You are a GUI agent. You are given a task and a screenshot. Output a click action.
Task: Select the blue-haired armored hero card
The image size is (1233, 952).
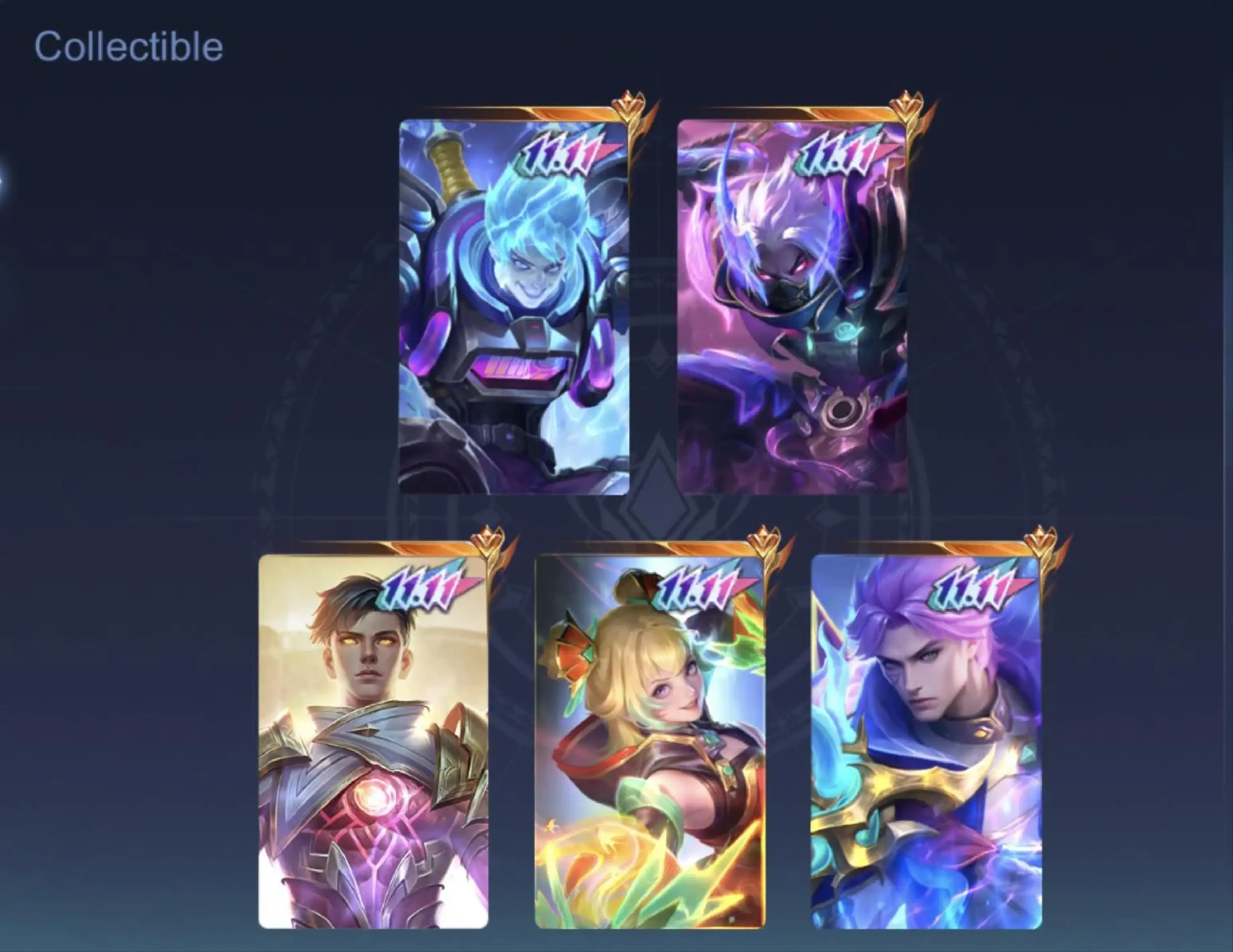pos(514,308)
